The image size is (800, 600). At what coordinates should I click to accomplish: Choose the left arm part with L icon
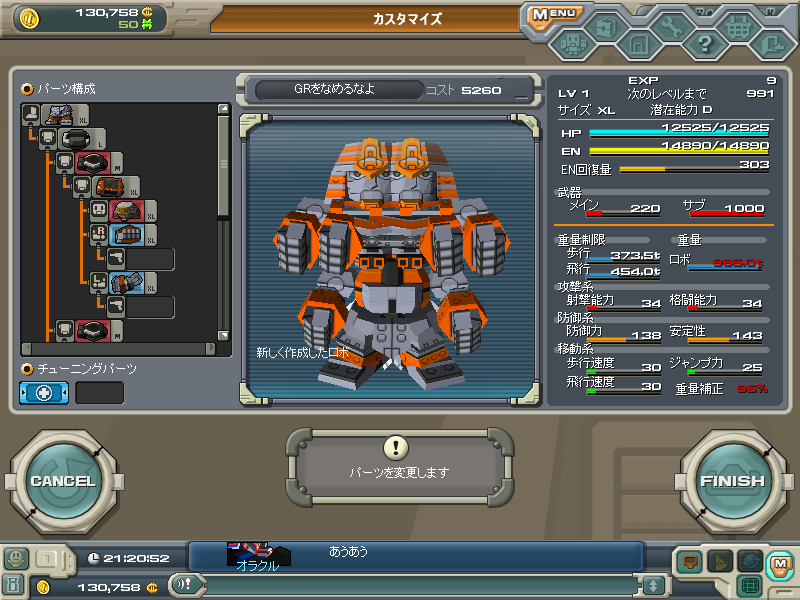pos(128,283)
